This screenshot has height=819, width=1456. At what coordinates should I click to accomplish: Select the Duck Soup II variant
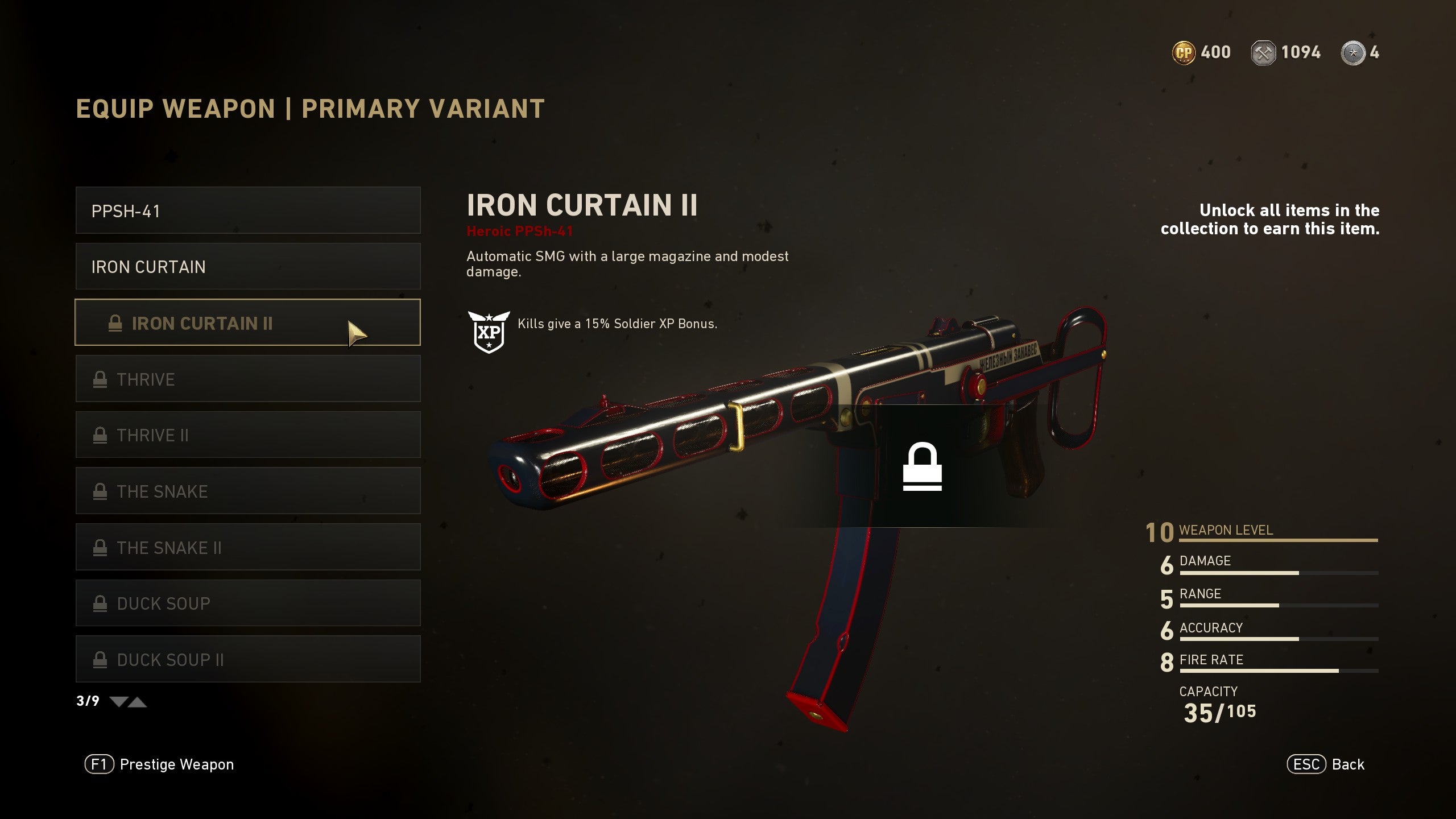[247, 660]
